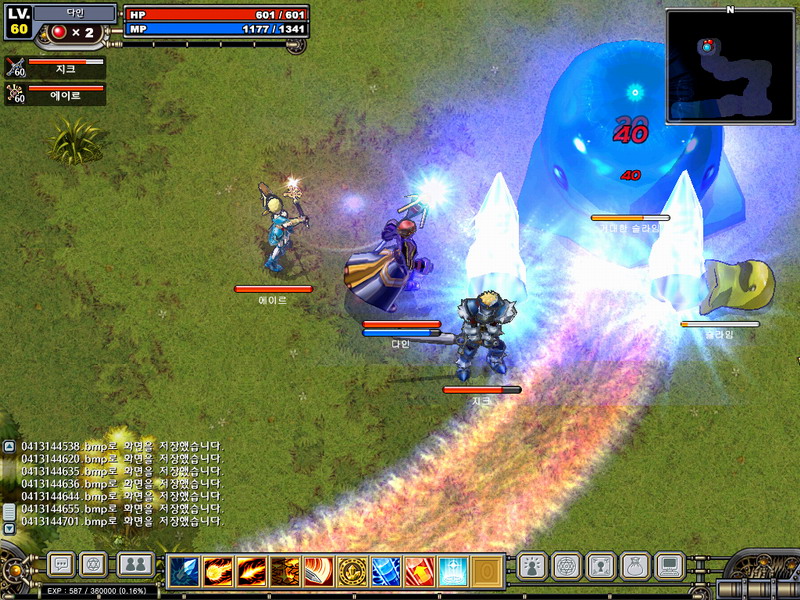Open the character status silhouette button
This screenshot has height=600, width=800.
click(532, 566)
